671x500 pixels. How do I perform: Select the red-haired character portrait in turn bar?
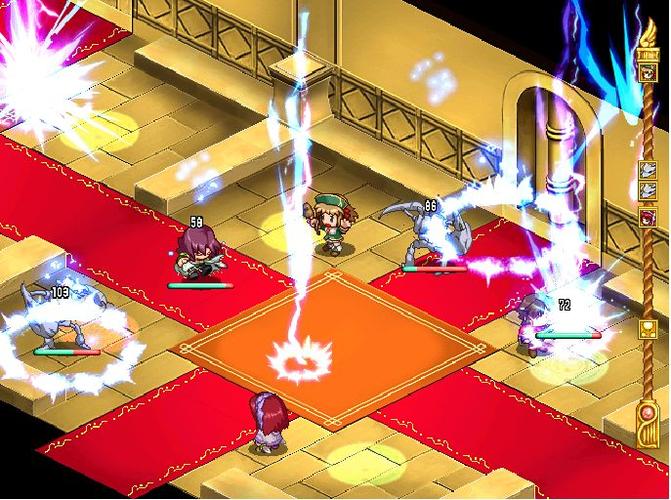click(646, 217)
